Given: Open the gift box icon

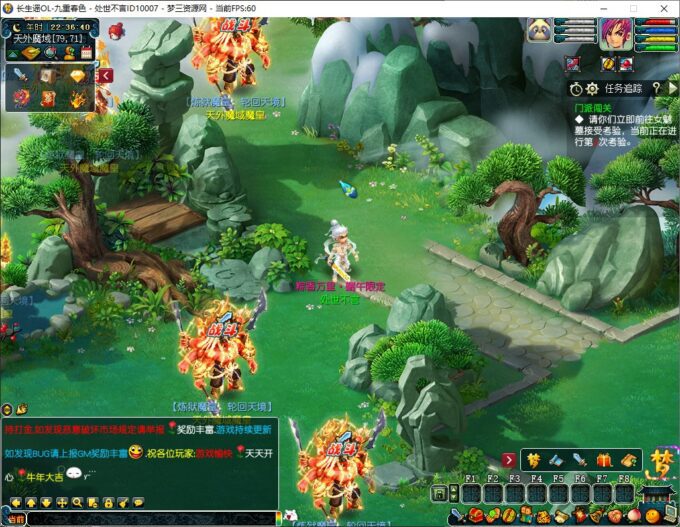Looking at the screenshot, I should tap(604, 460).
